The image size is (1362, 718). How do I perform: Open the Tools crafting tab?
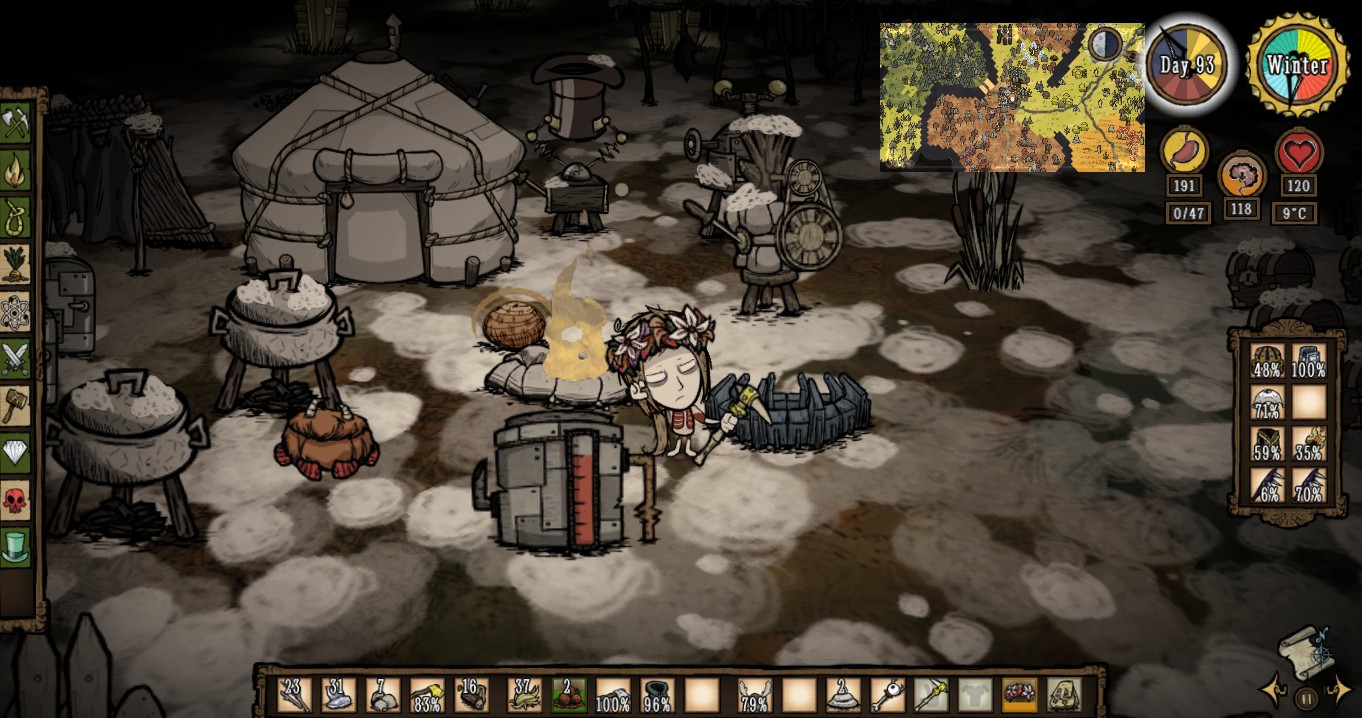click(x=16, y=124)
